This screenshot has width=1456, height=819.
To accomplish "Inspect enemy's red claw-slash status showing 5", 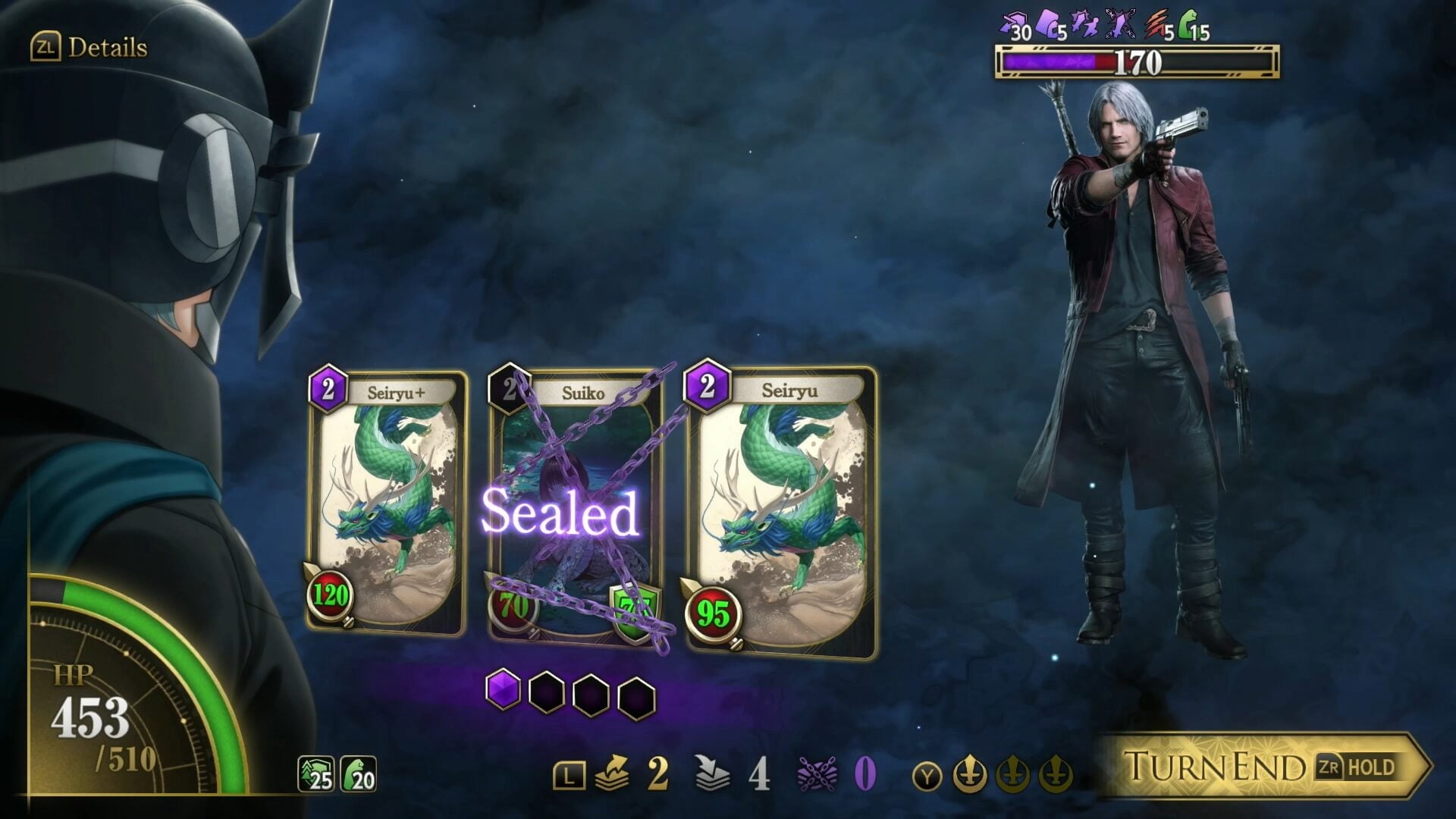I will (x=1157, y=25).
